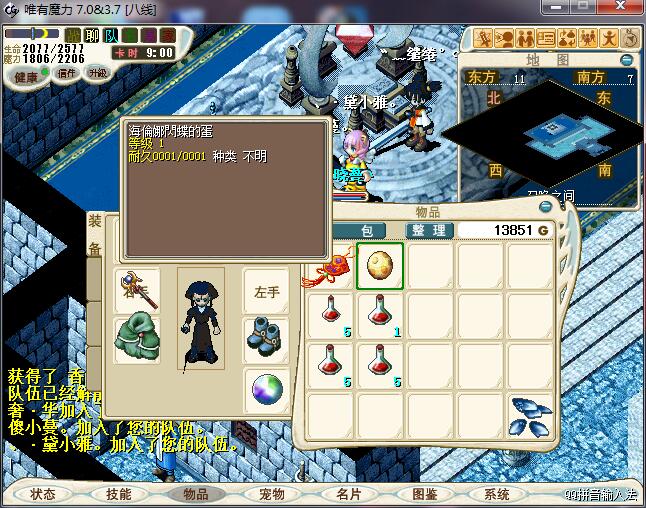The image size is (646, 508).
Task: Open the 系统 system menu
Action: 497,494
